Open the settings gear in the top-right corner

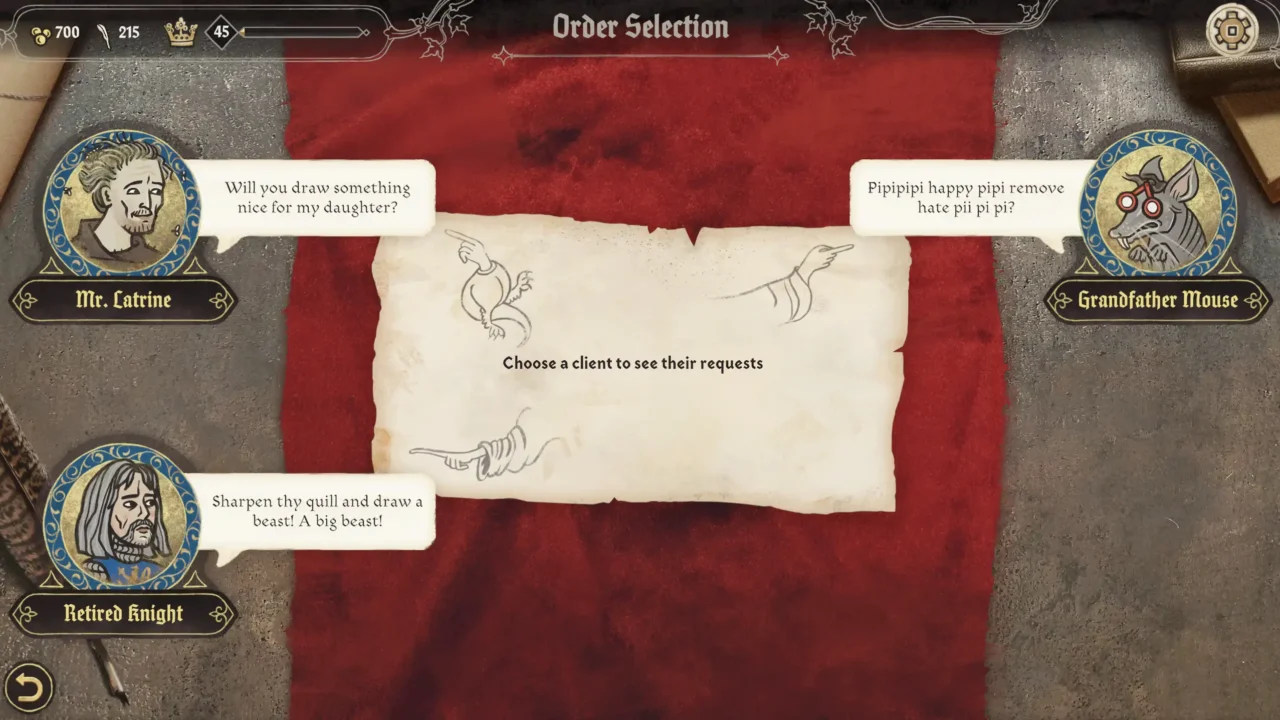(x=1229, y=29)
